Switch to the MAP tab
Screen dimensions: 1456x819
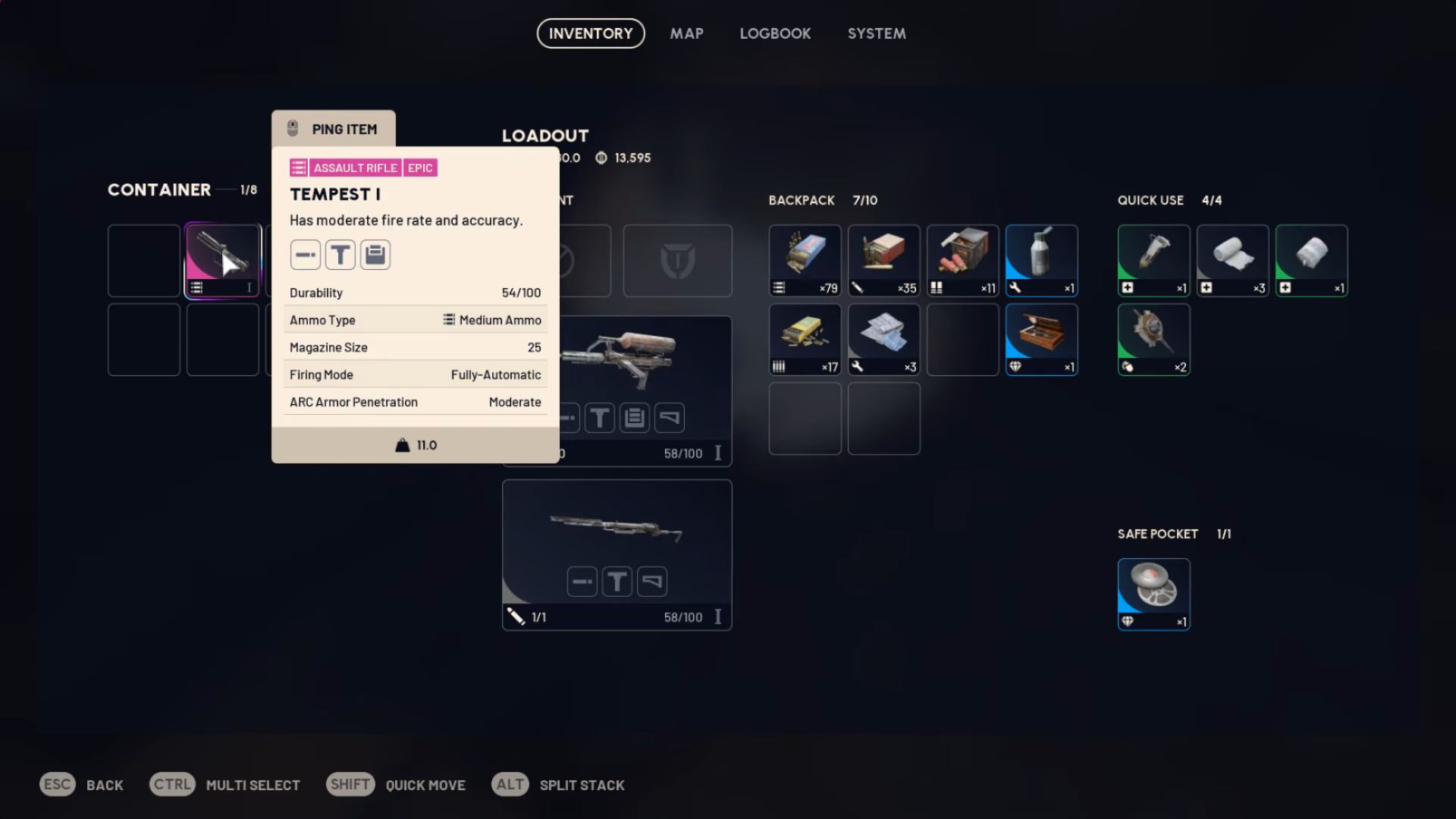[686, 33]
